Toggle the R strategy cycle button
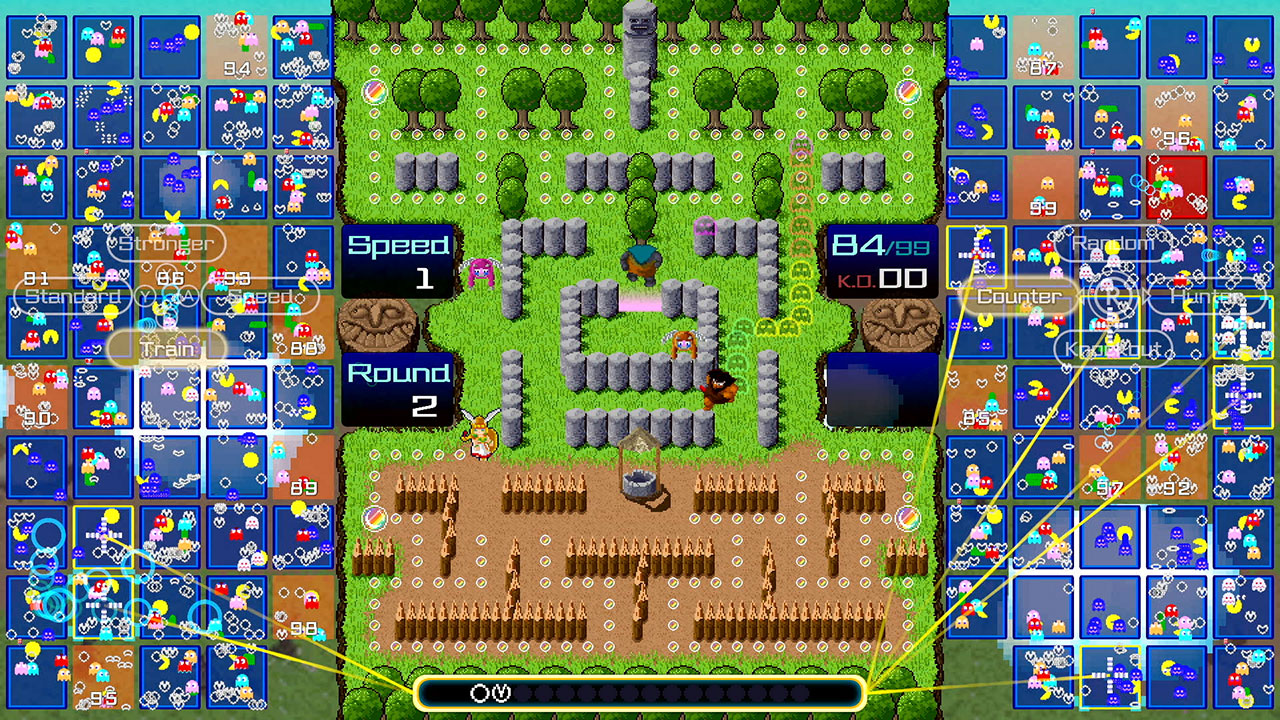 (x=1114, y=294)
